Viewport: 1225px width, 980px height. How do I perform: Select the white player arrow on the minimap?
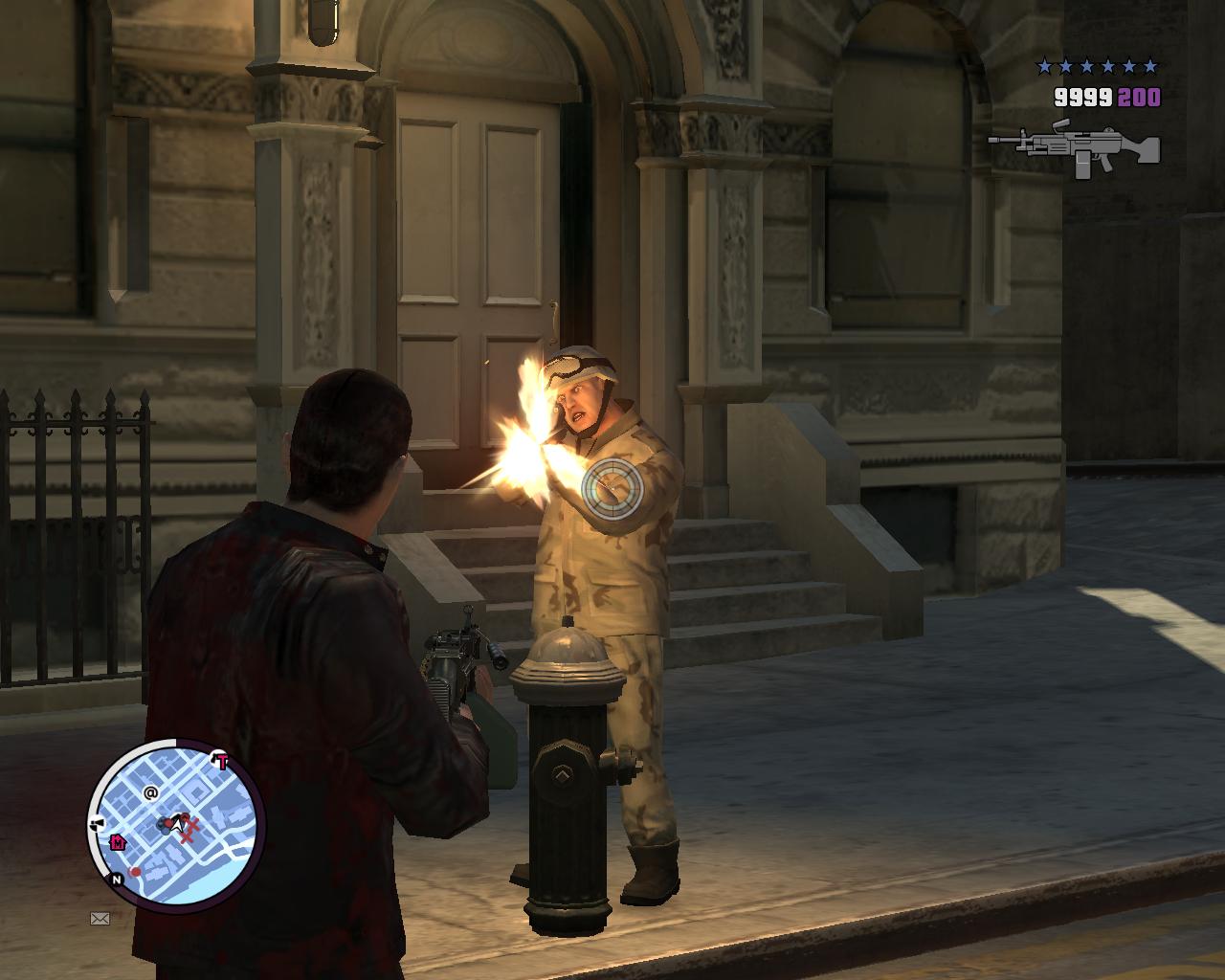177,822
